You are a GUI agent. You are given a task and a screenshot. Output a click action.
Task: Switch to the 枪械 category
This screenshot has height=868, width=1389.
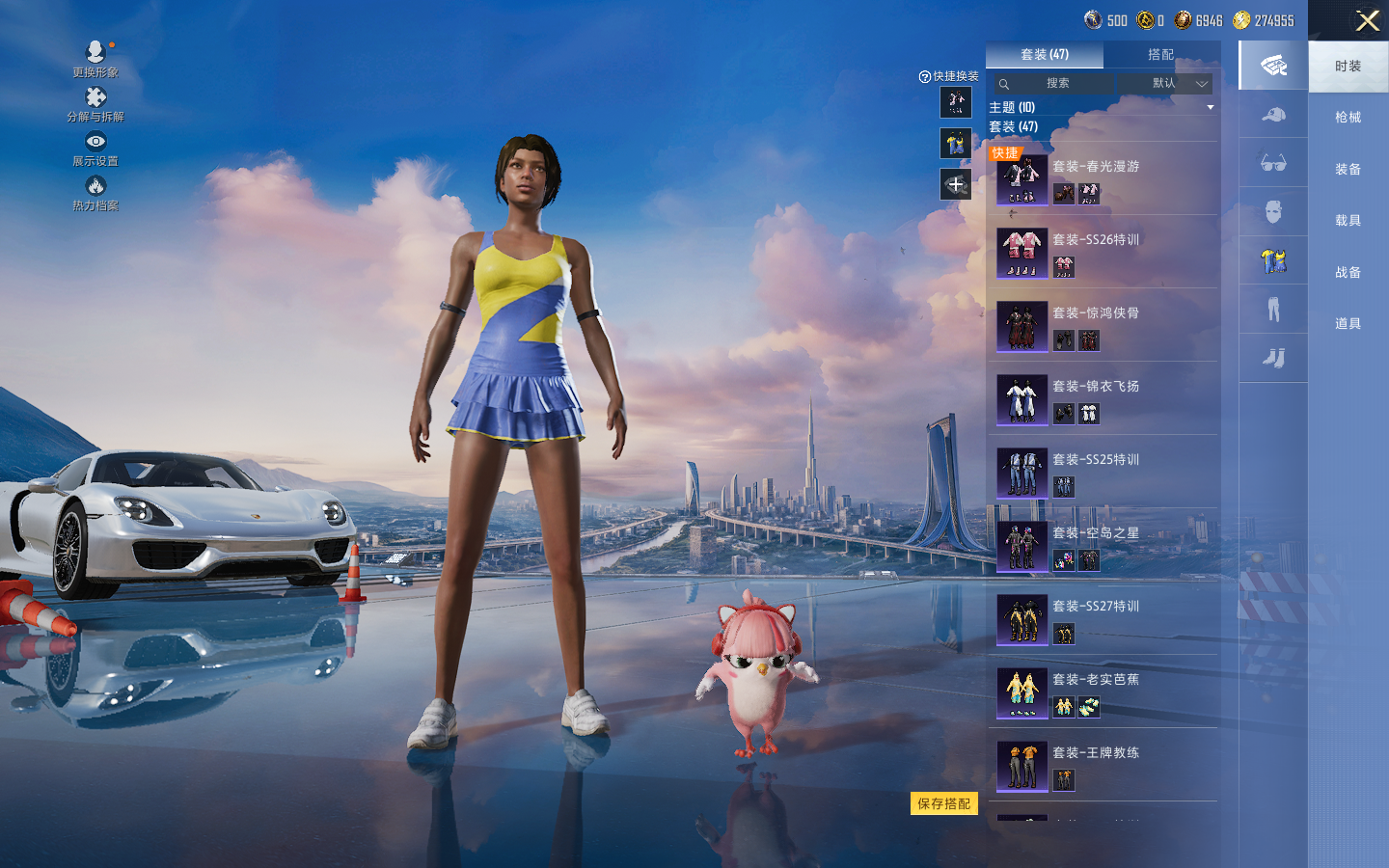(1348, 118)
